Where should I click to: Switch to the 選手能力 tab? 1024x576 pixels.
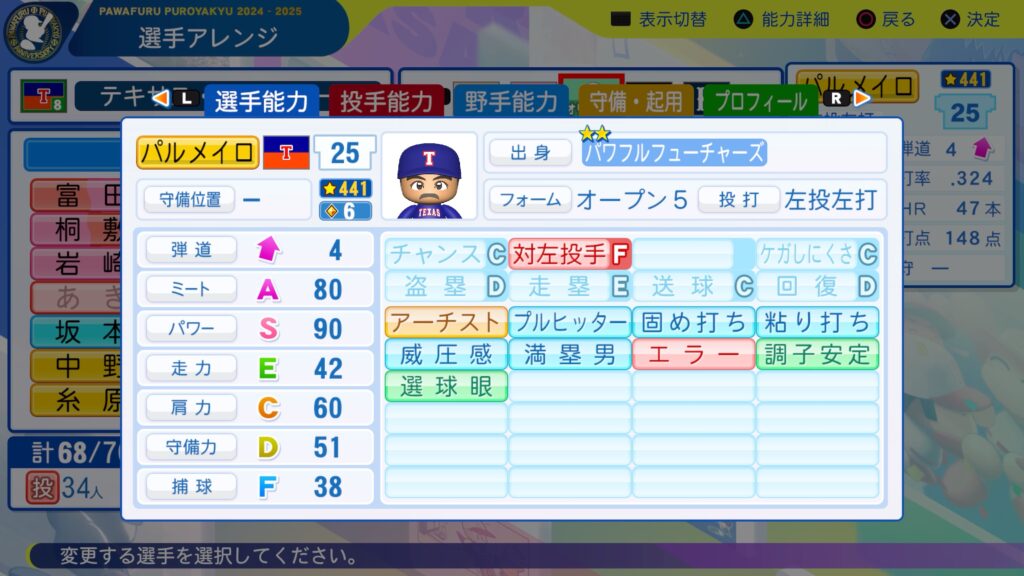[262, 101]
